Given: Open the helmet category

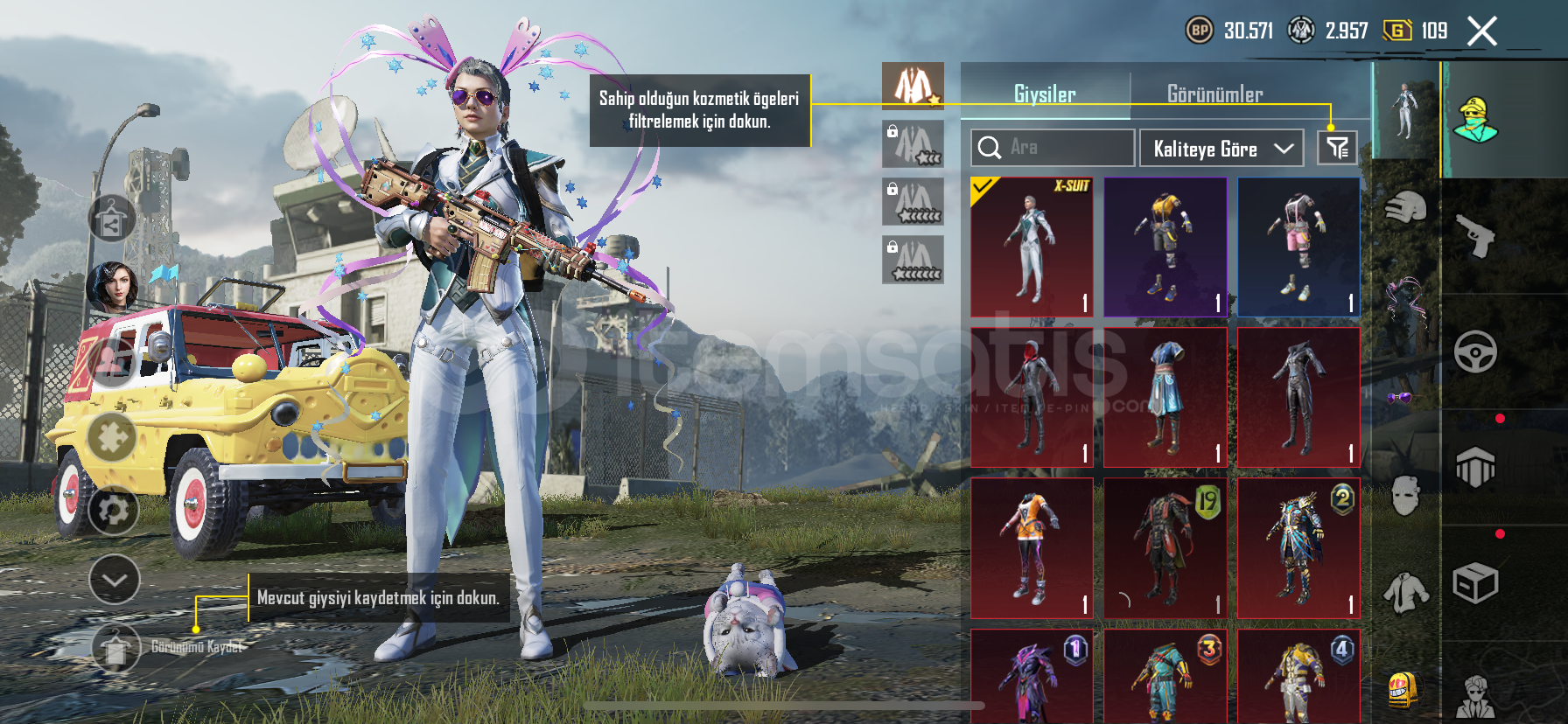Looking at the screenshot, I should (1405, 210).
